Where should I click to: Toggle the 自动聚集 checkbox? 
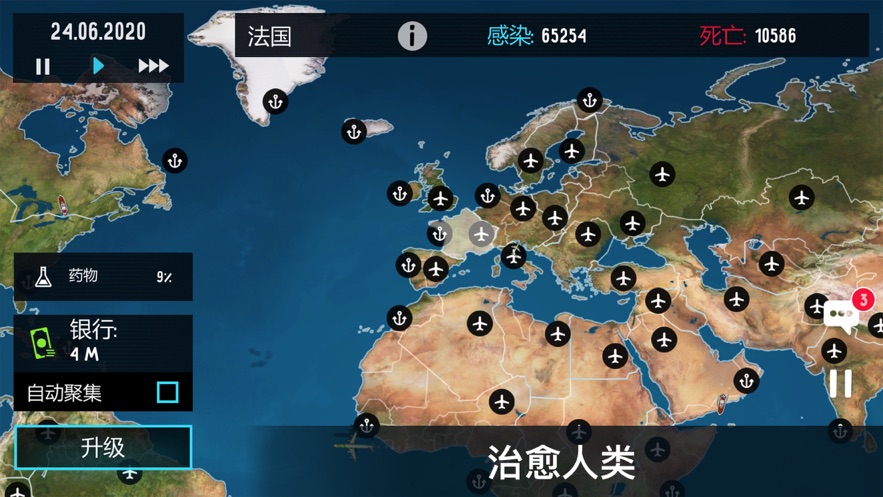coord(167,392)
